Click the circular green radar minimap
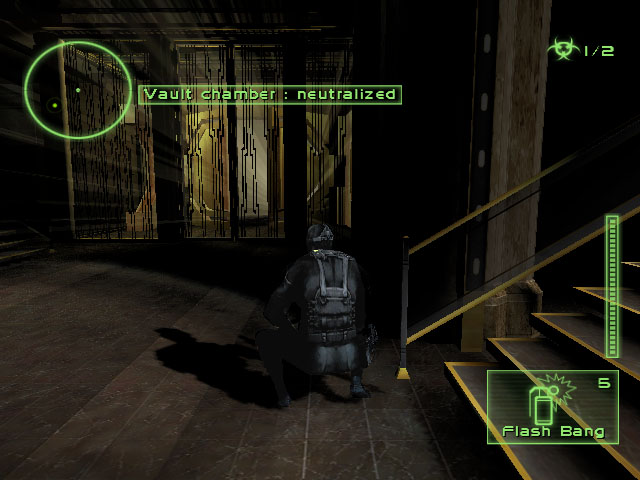The width and height of the screenshot is (640, 480). coord(78,90)
